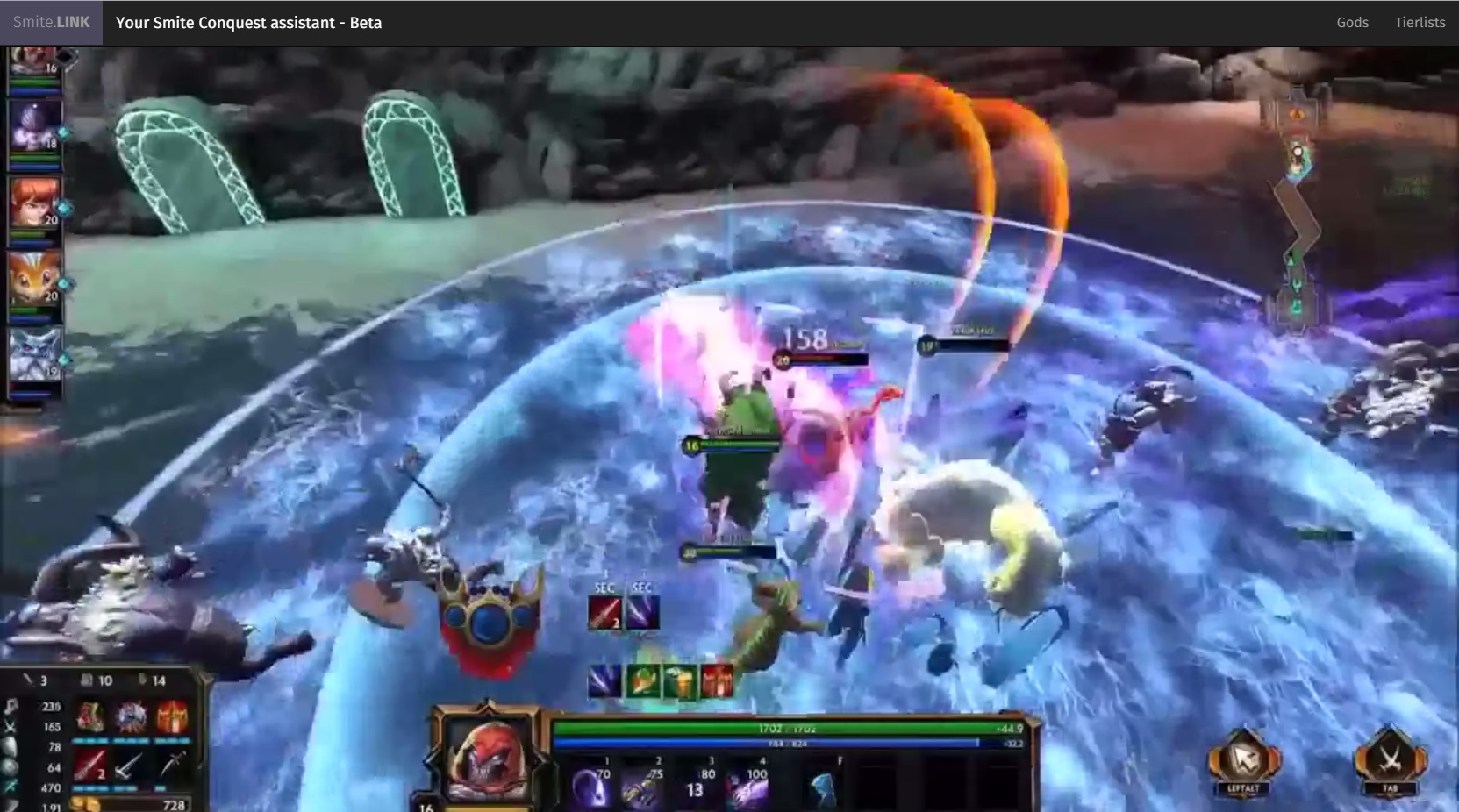The height and width of the screenshot is (812, 1459).
Task: Click the Smite.LINK logo
Action: tap(49, 22)
